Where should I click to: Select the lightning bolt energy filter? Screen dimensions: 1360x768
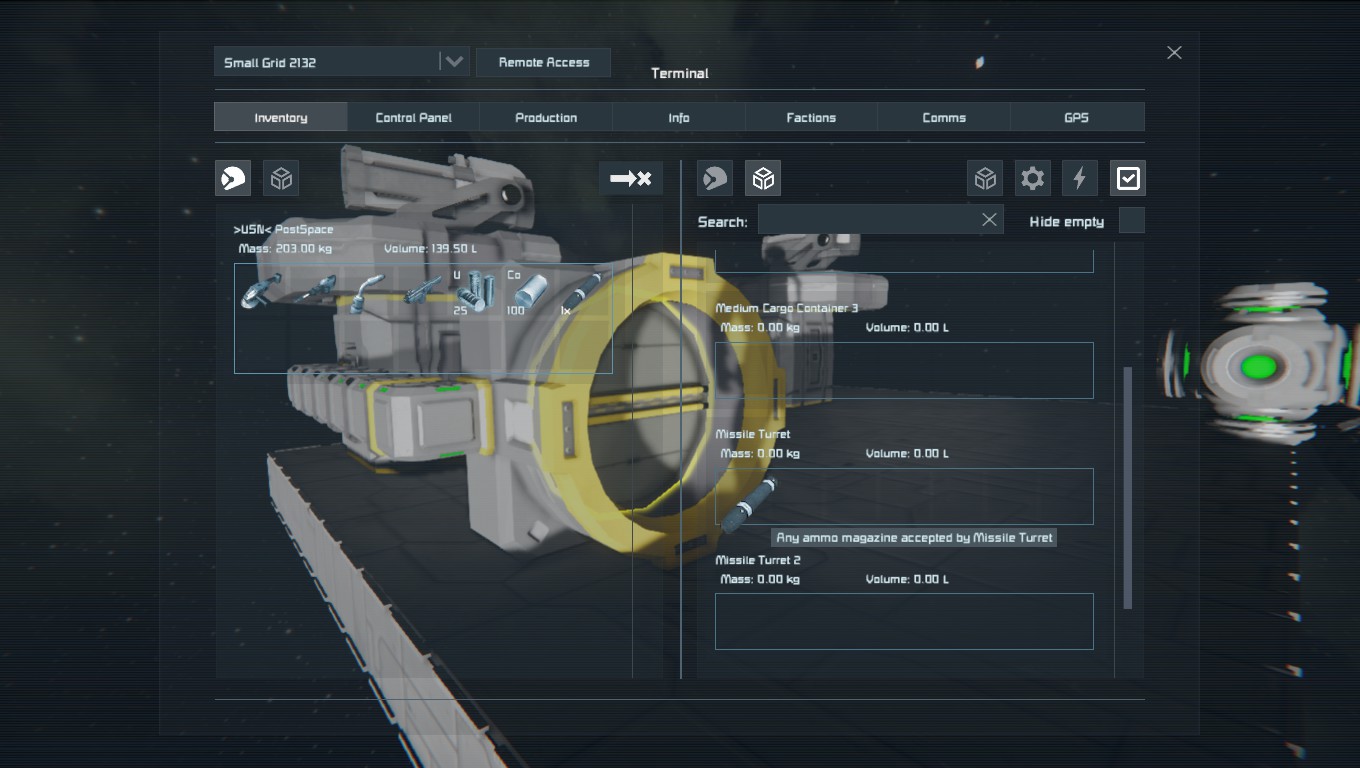click(x=1079, y=178)
